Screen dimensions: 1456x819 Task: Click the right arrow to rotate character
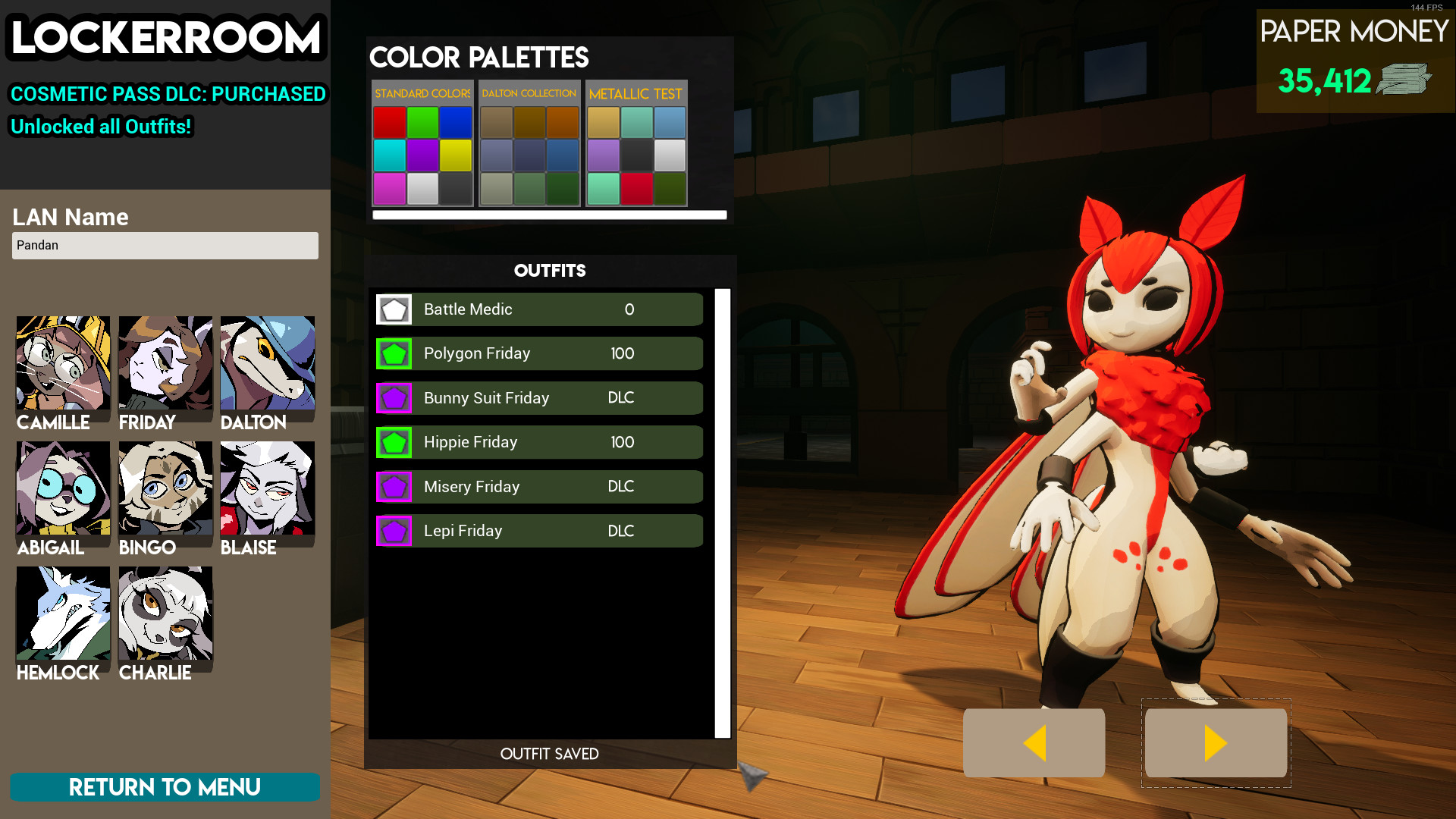point(1216,743)
